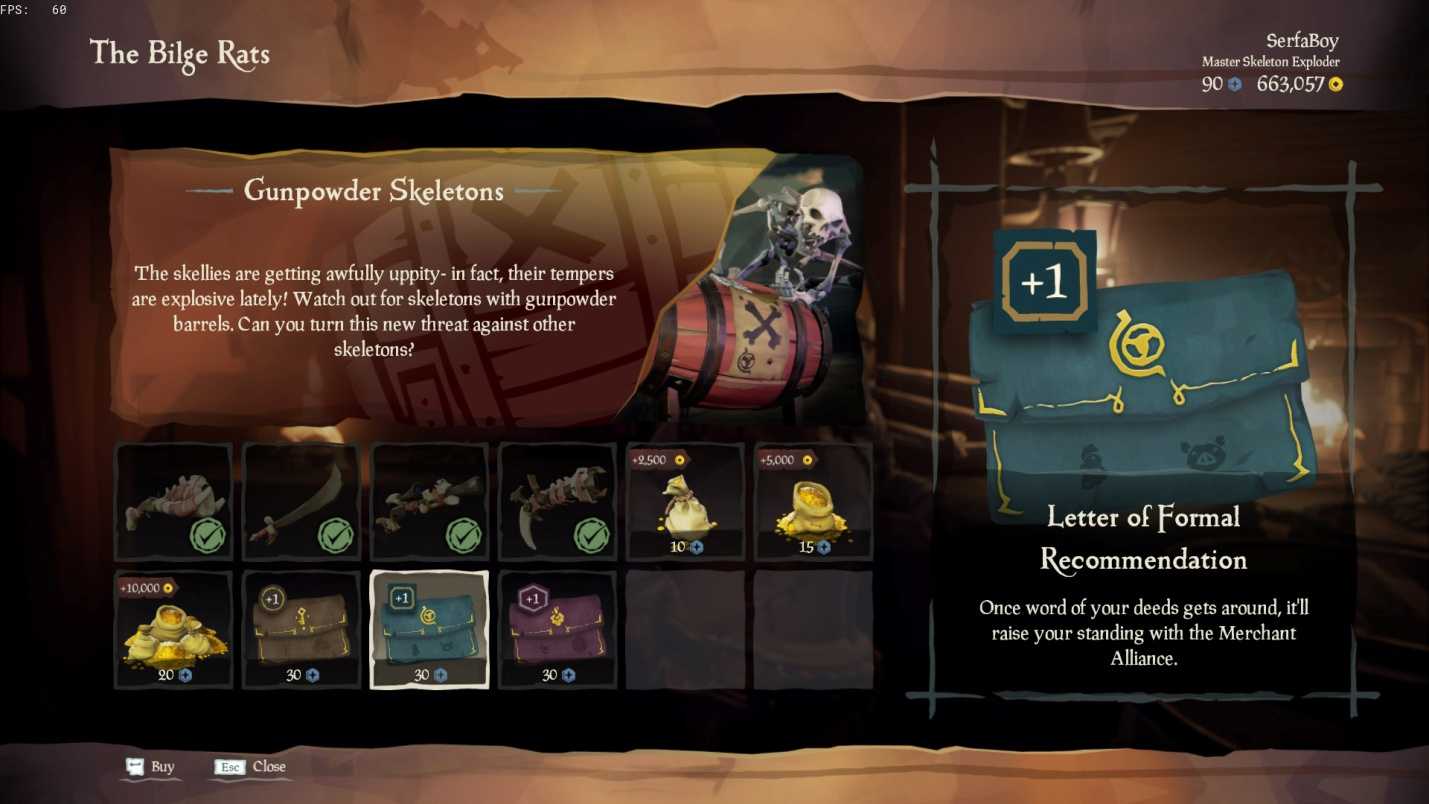Choose the +5,000 gold sack reward
The height and width of the screenshot is (804, 1429).
point(814,502)
